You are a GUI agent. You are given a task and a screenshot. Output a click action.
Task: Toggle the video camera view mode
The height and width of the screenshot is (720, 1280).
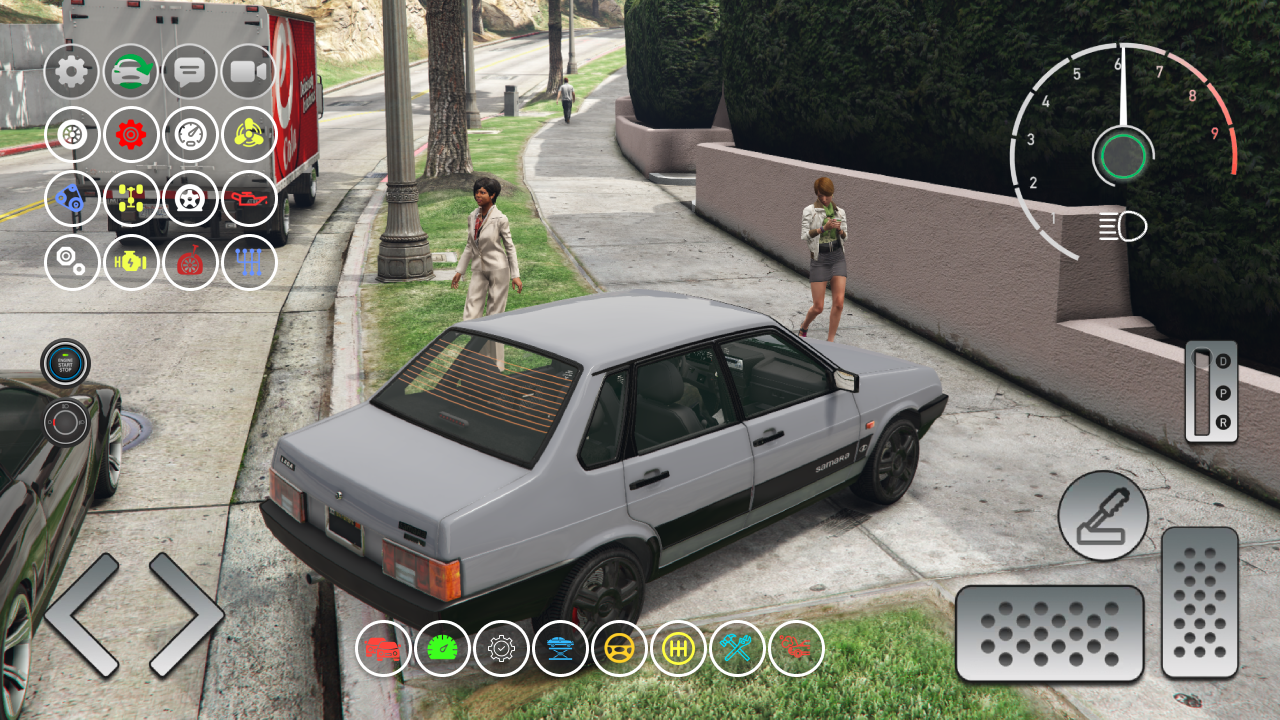pos(248,72)
